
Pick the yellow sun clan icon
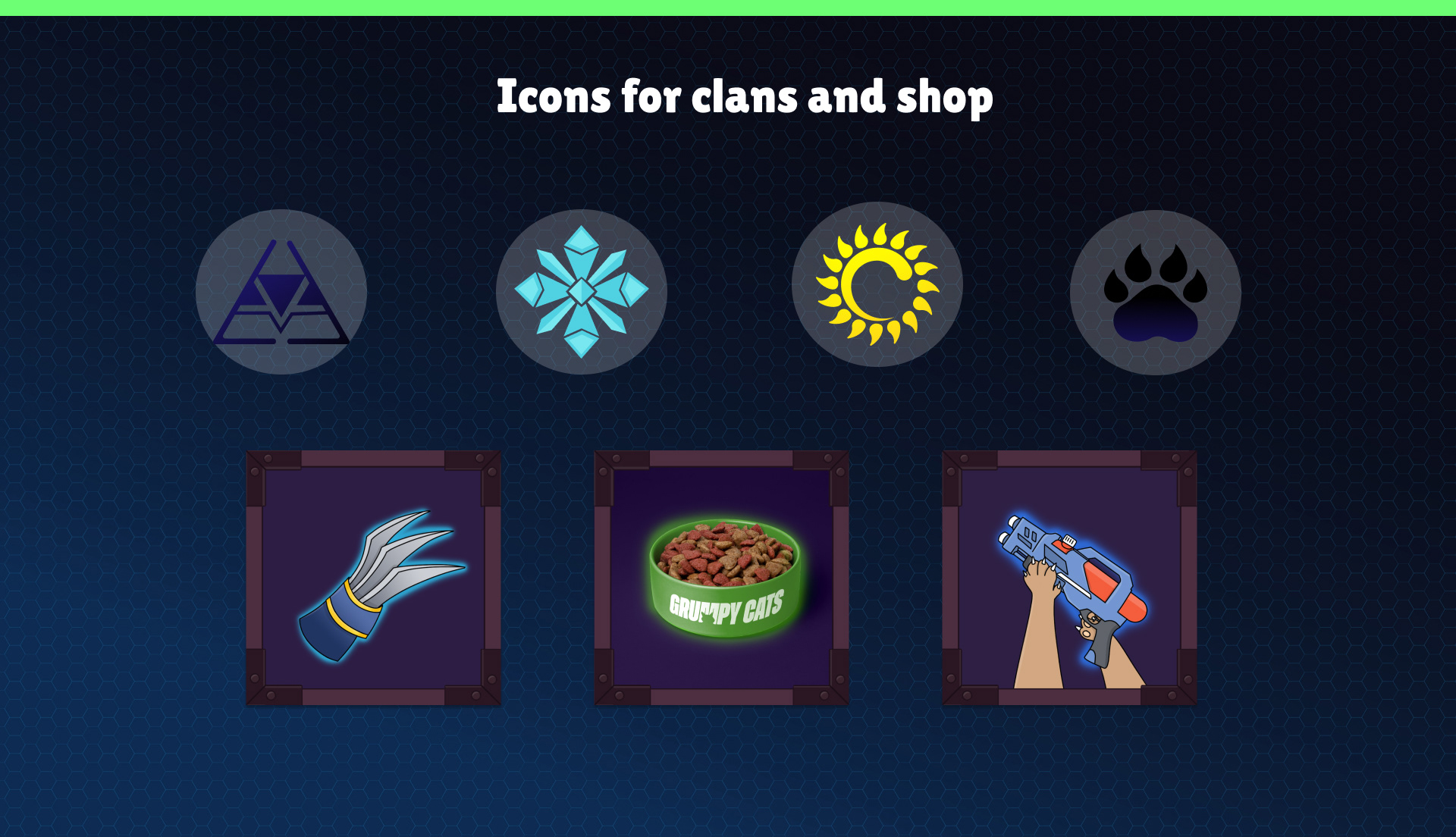tap(877, 284)
